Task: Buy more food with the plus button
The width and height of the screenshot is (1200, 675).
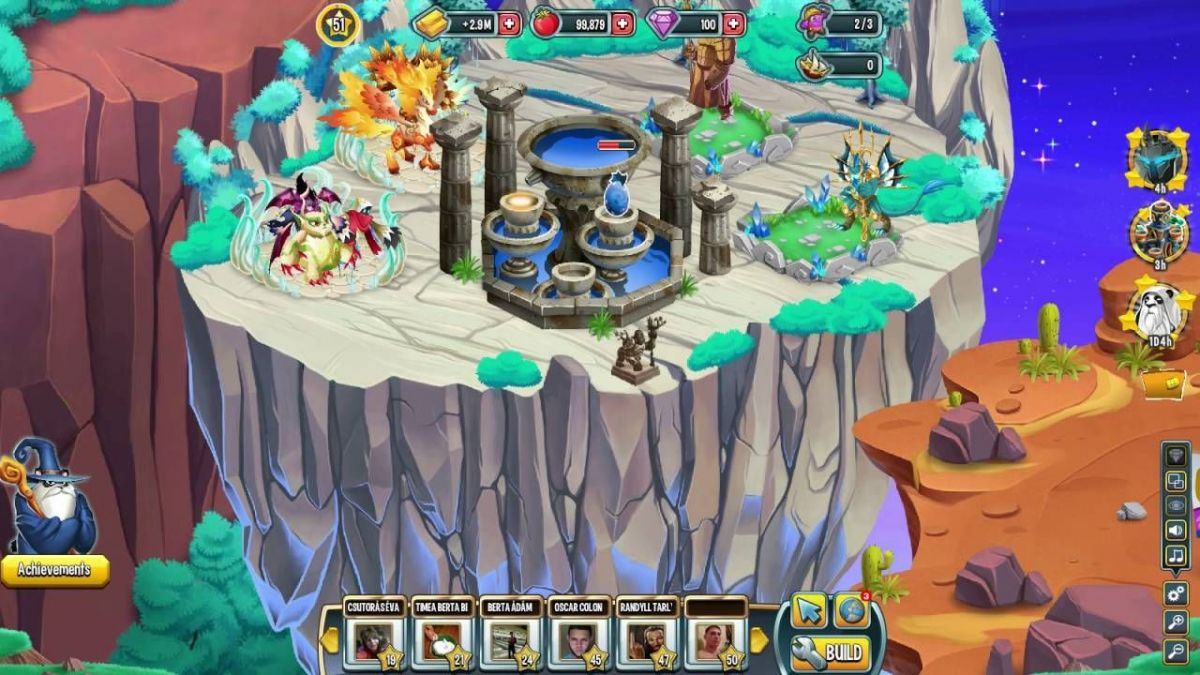Action: tap(622, 23)
